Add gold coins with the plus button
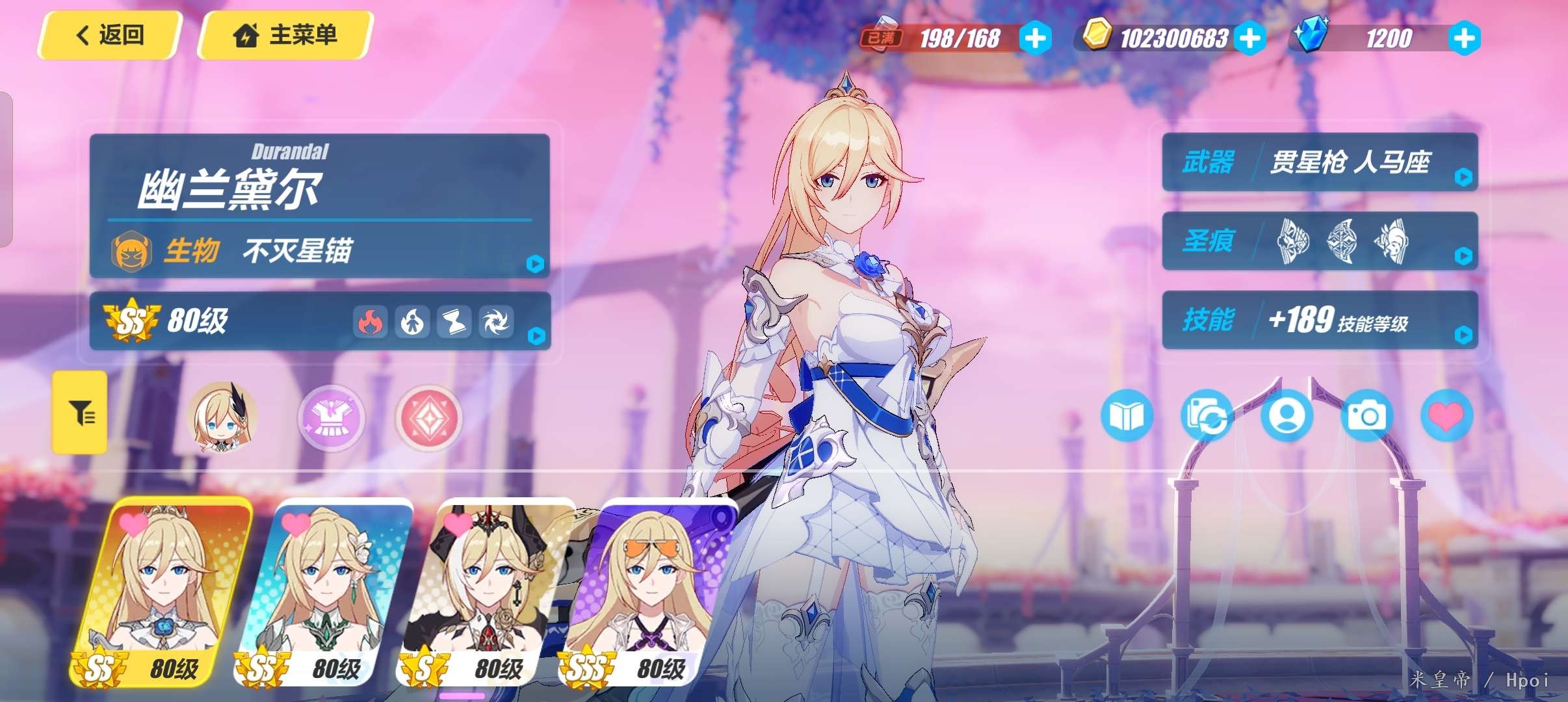 [1249, 38]
